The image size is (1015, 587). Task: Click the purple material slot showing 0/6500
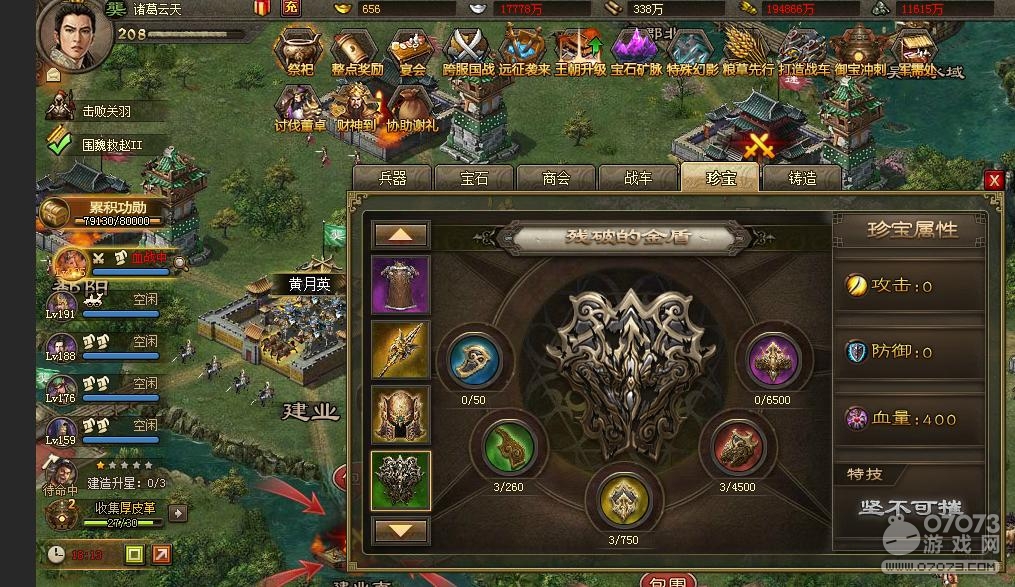pyautogui.click(x=773, y=359)
